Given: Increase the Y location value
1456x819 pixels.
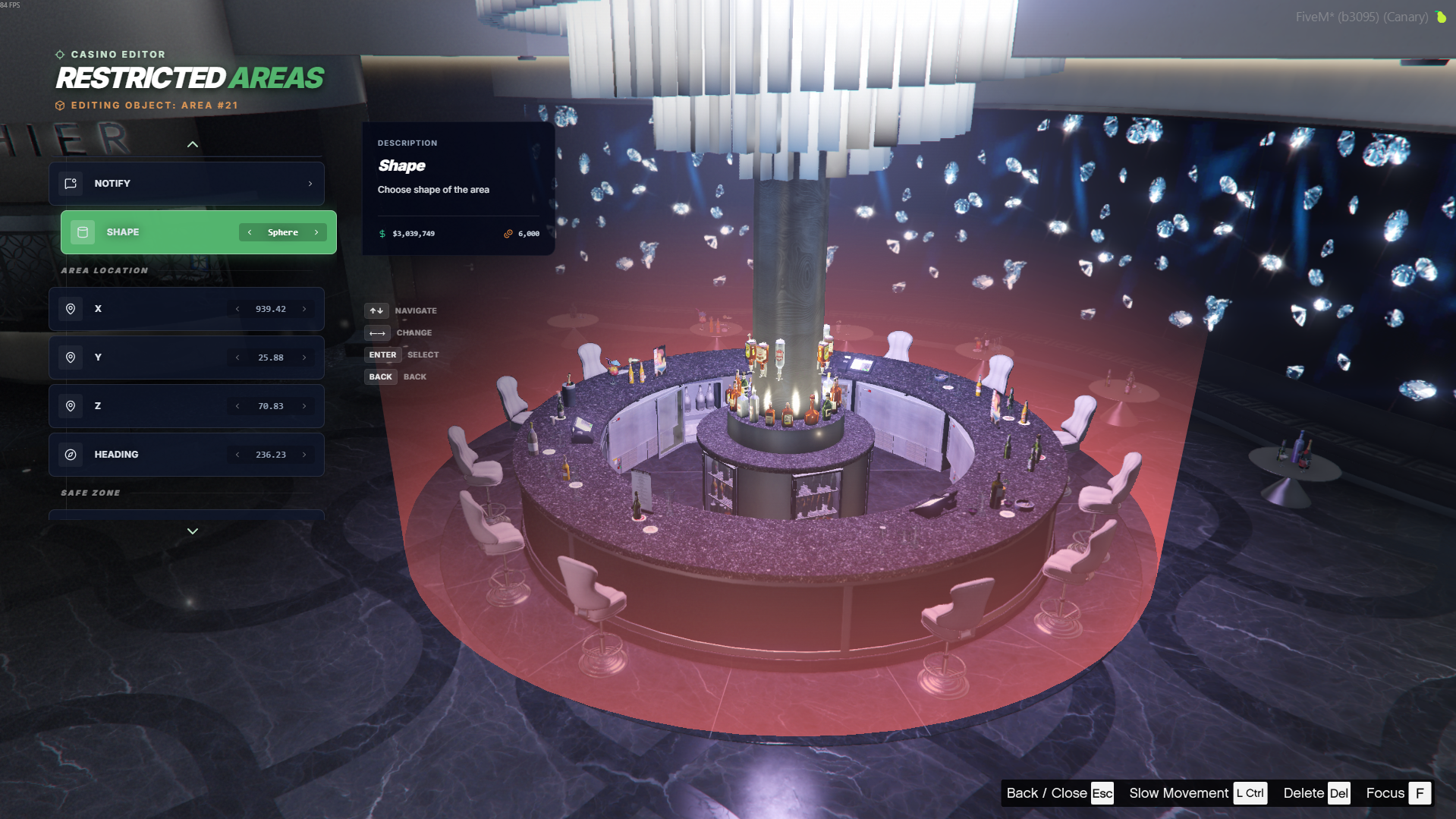Looking at the screenshot, I should pos(304,358).
